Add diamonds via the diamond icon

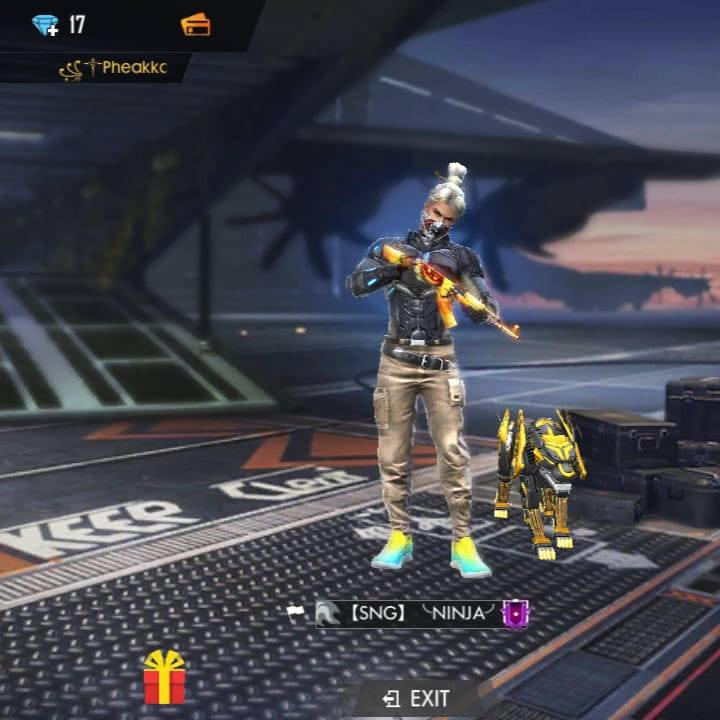tap(45, 25)
